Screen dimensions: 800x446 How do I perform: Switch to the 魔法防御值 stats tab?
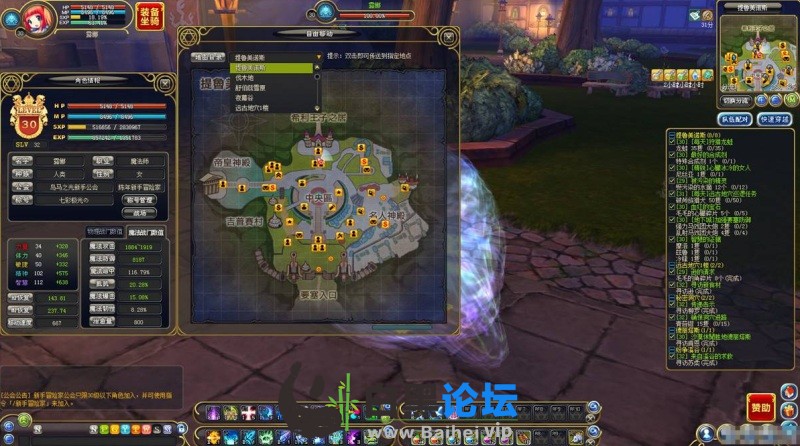point(142,230)
